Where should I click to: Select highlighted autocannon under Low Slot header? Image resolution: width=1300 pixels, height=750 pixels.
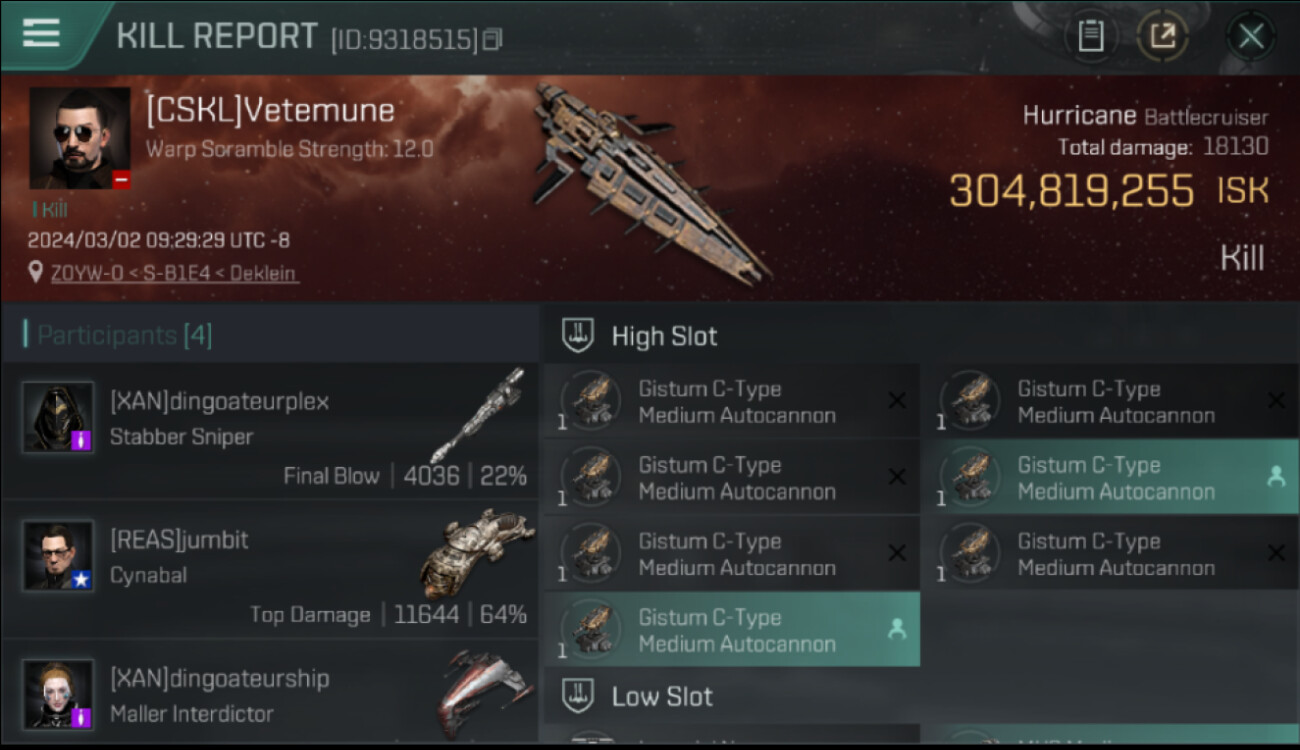[x=731, y=630]
